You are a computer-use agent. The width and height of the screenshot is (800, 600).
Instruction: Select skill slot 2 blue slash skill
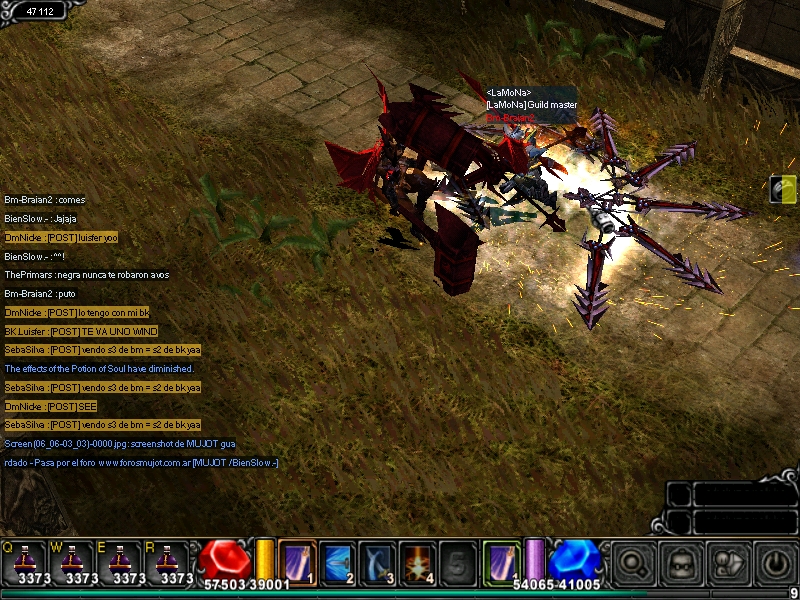point(337,560)
